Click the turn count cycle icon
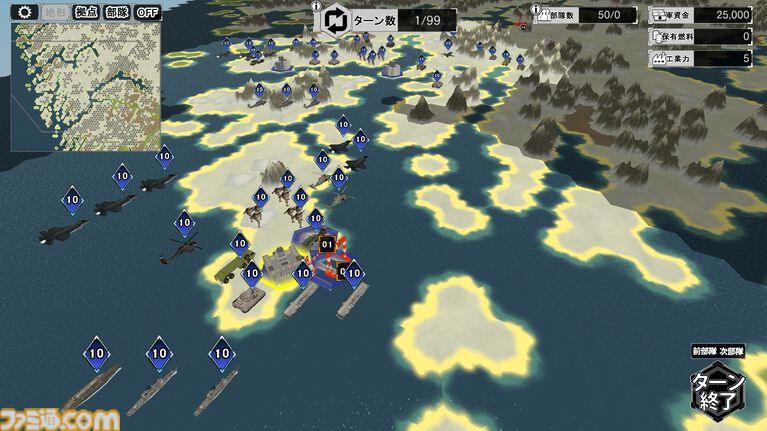 [x=334, y=19]
